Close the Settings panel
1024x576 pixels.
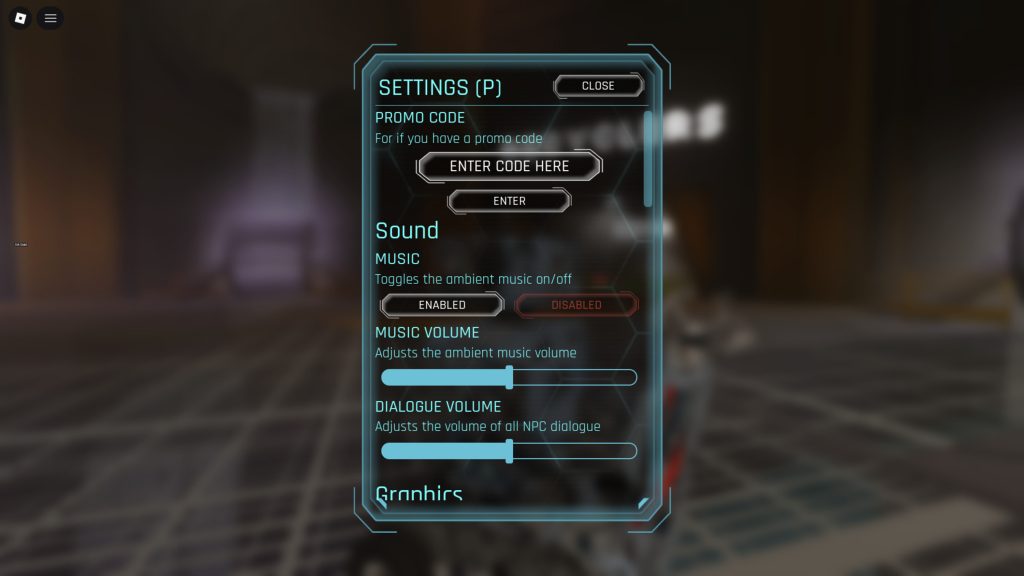tap(598, 86)
